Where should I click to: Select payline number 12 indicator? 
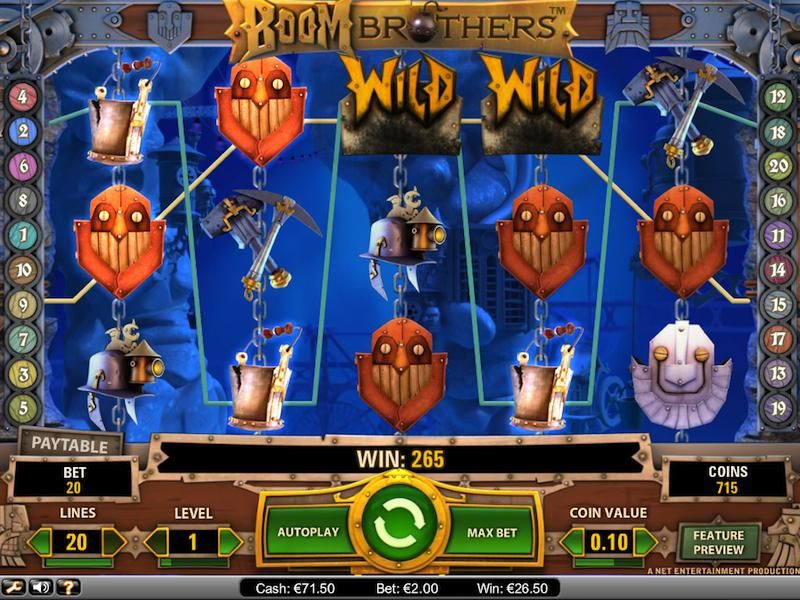[778, 98]
